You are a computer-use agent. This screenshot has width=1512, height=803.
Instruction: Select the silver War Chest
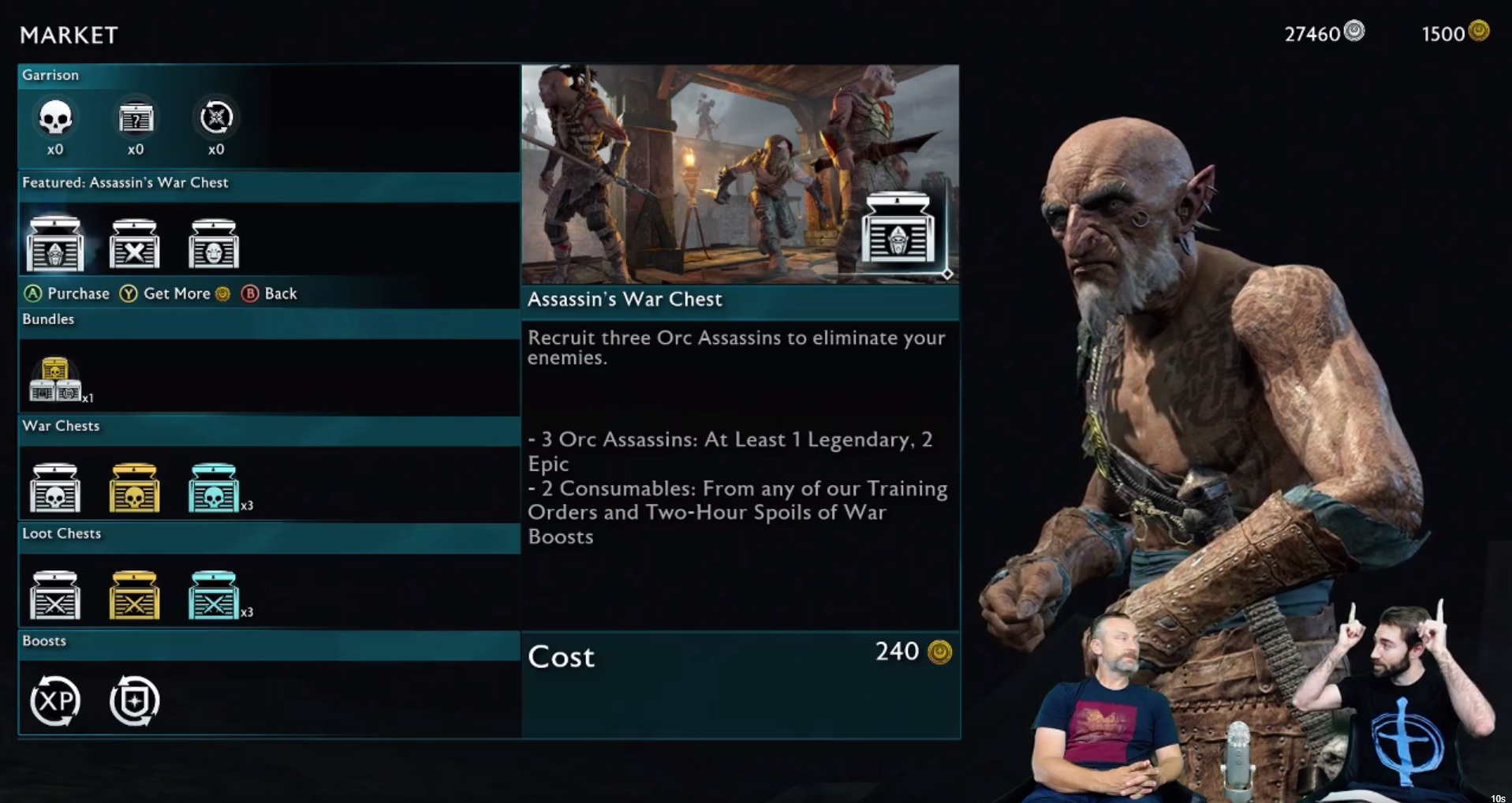click(54, 487)
